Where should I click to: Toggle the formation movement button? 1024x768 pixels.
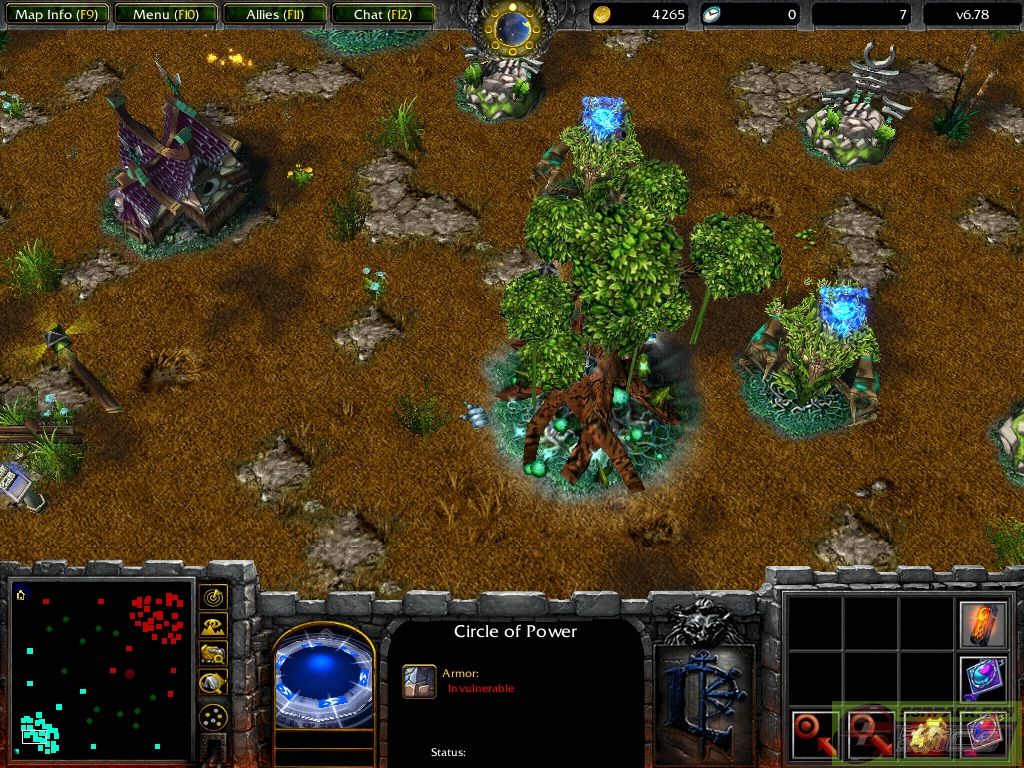click(213, 717)
